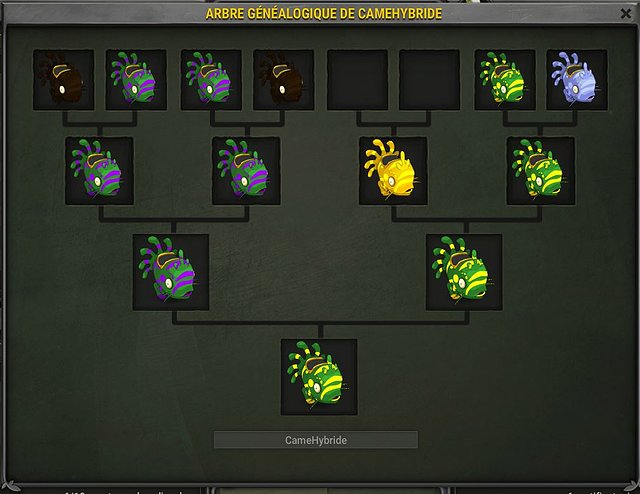Pick the yellow-spotted green grandparent mount
The width and height of the screenshot is (640, 494).
pos(540,171)
